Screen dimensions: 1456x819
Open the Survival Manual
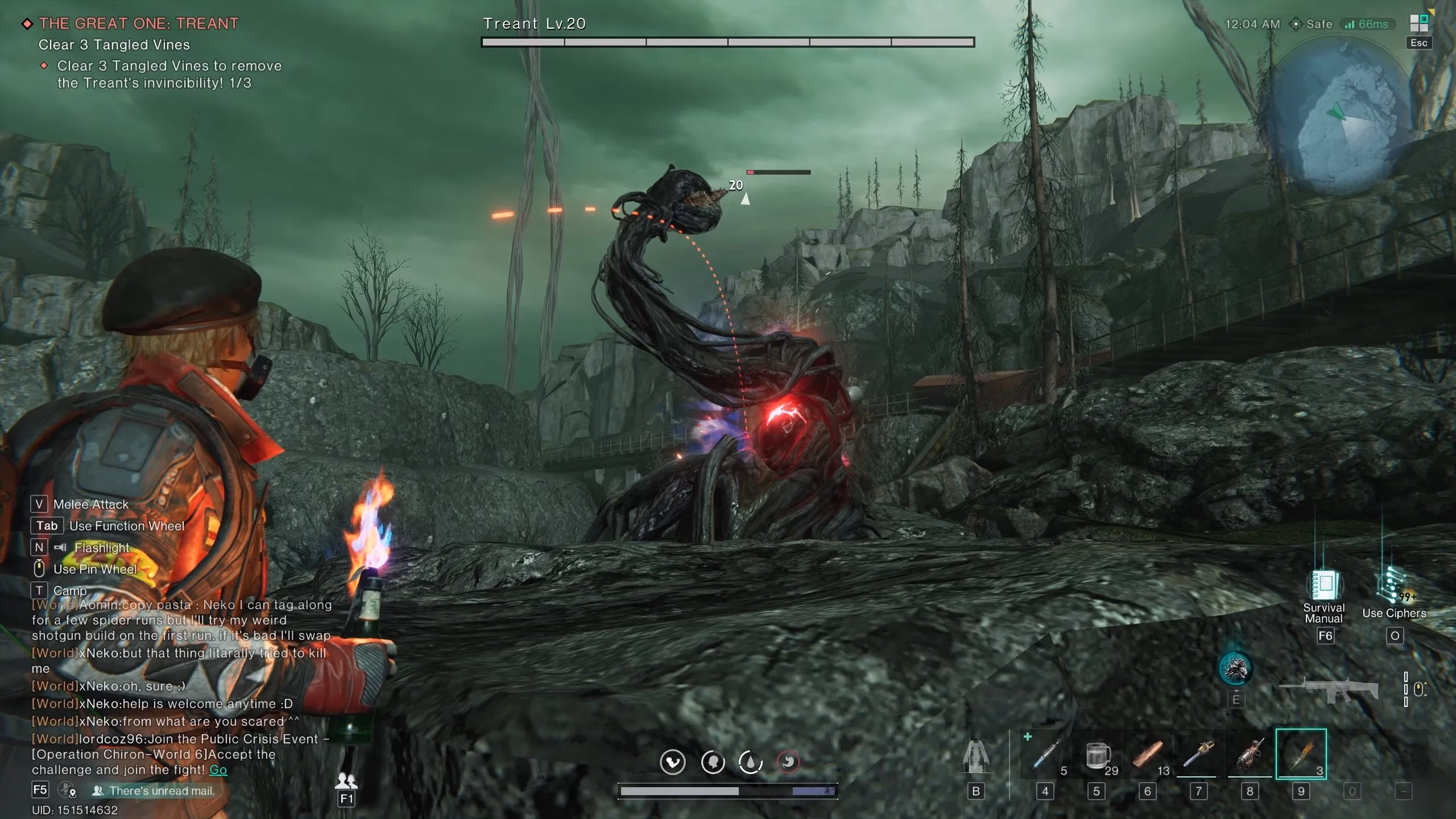(x=1325, y=585)
